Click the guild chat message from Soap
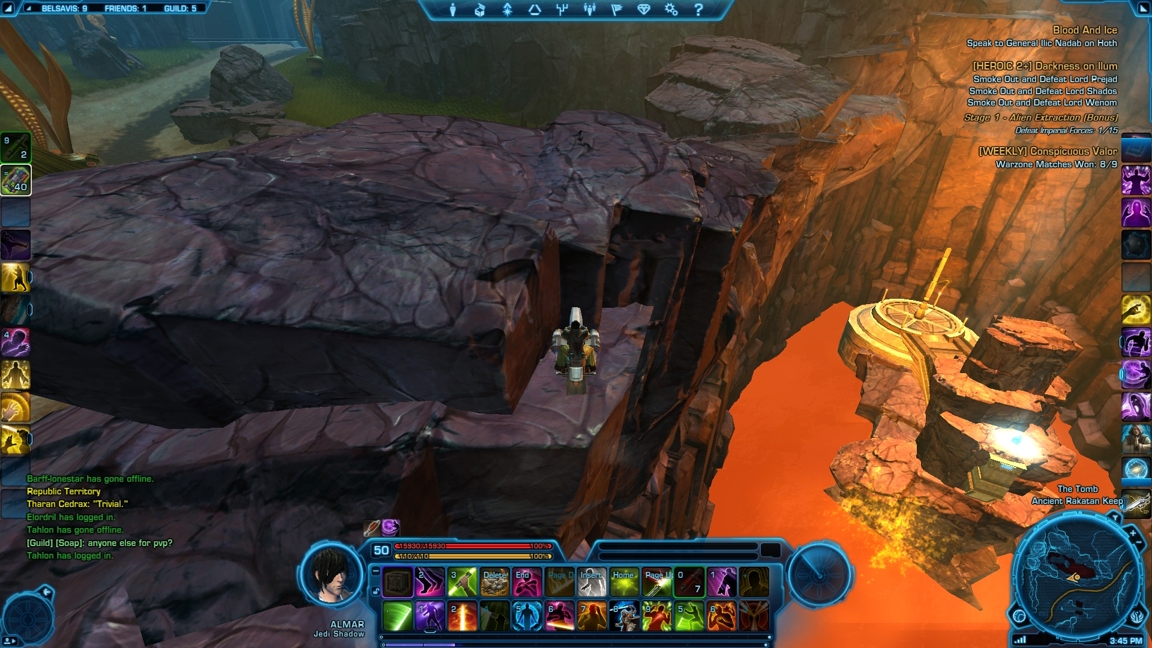Viewport: 1152px width, 648px height. 99,543
